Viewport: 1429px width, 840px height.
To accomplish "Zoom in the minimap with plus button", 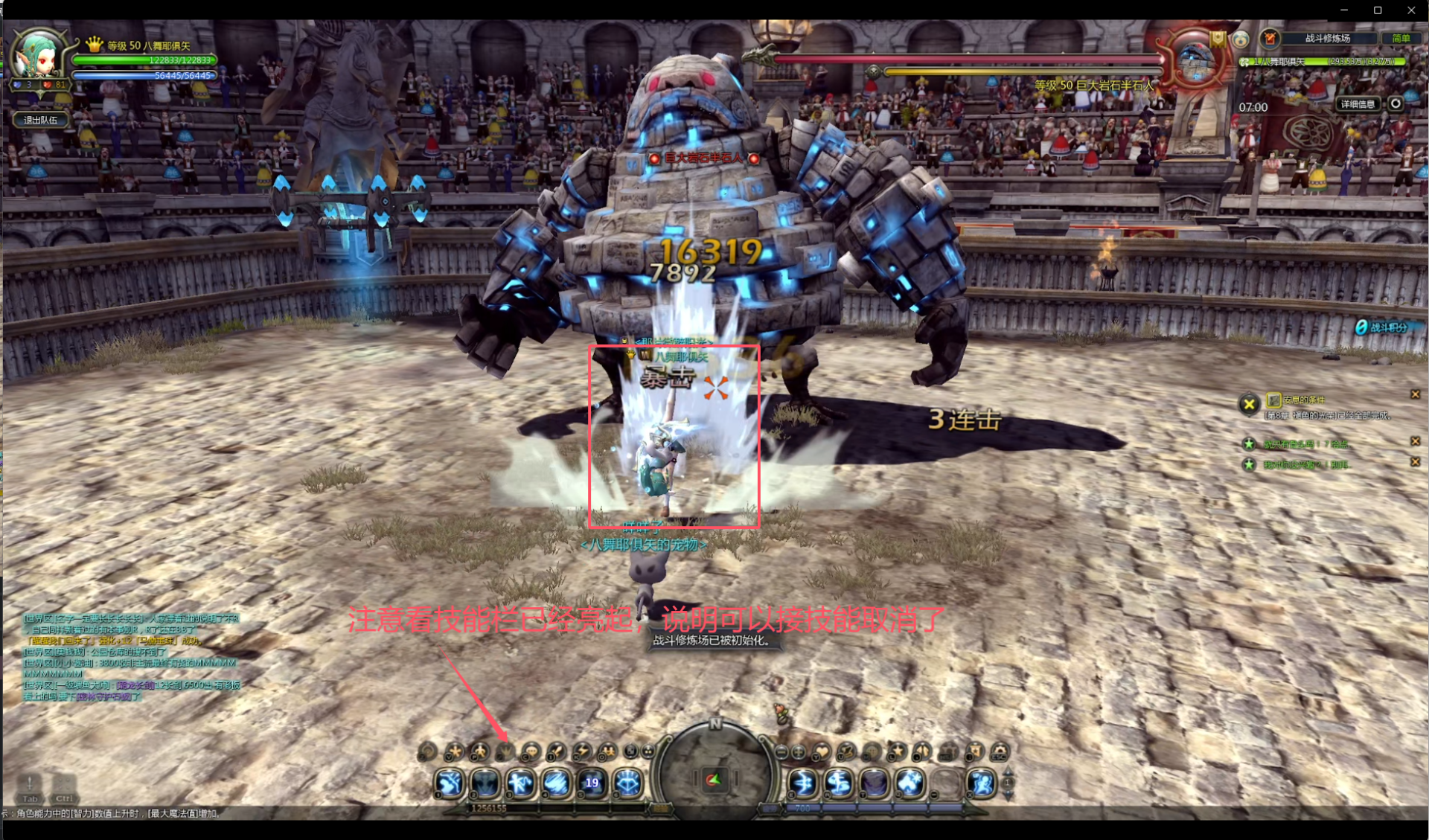I will click(799, 752).
